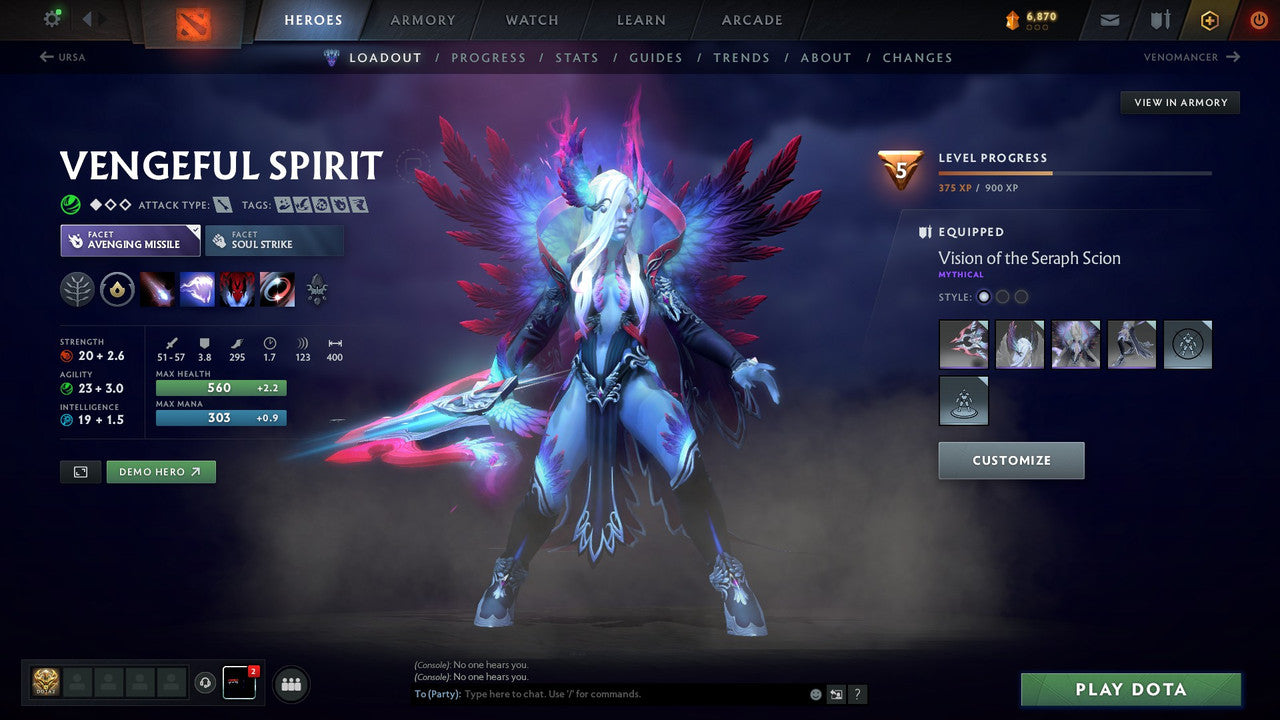1280x720 pixels.
Task: Select the Avenging Missile facet
Action: [x=129, y=240]
